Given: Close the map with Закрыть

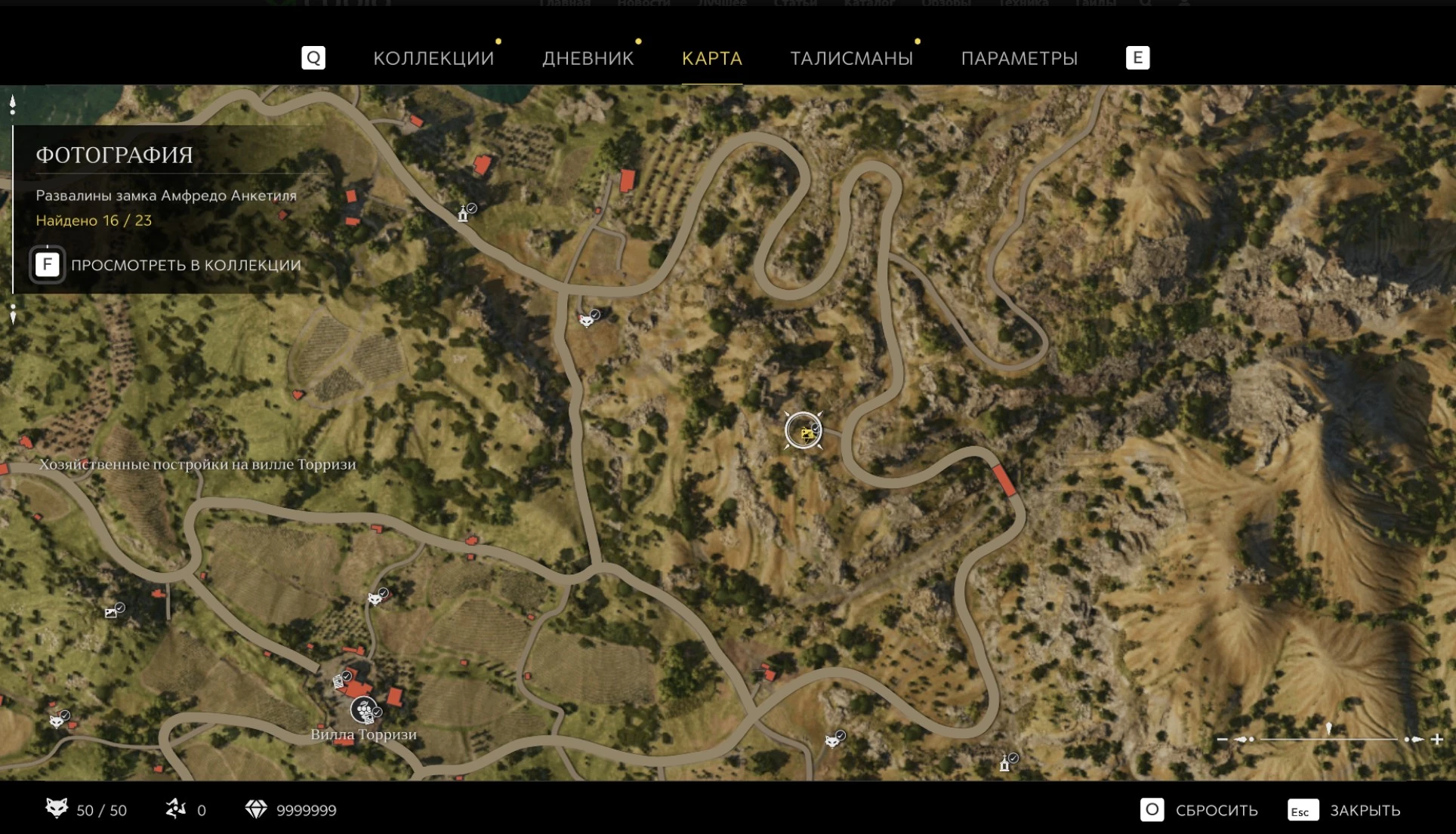Looking at the screenshot, I should (1344, 810).
